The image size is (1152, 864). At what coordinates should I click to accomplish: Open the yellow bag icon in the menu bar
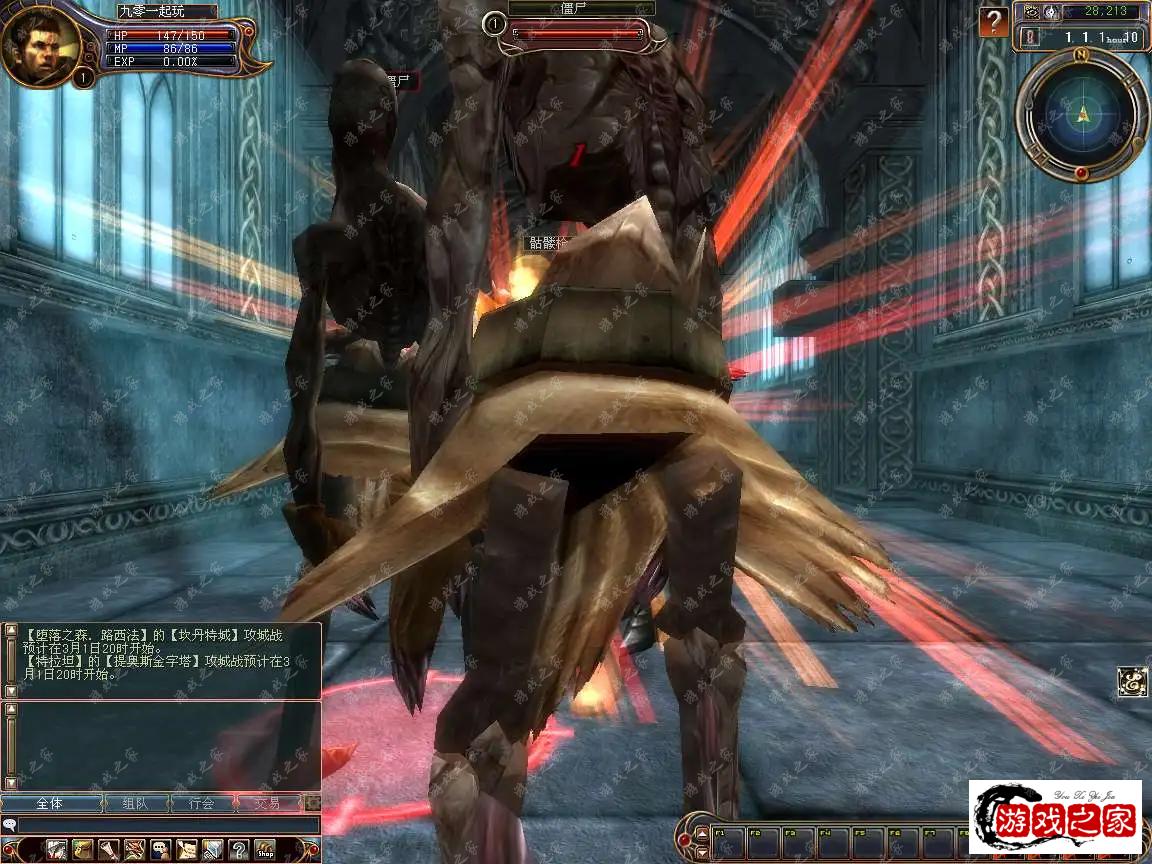(83, 850)
